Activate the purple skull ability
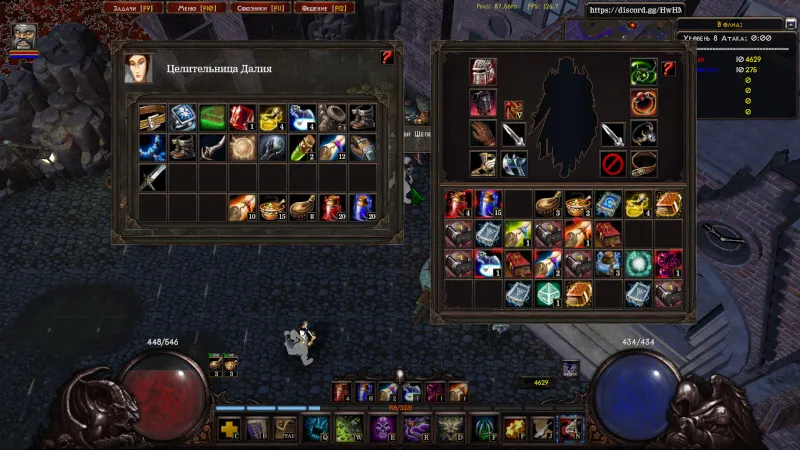 [x=381, y=430]
